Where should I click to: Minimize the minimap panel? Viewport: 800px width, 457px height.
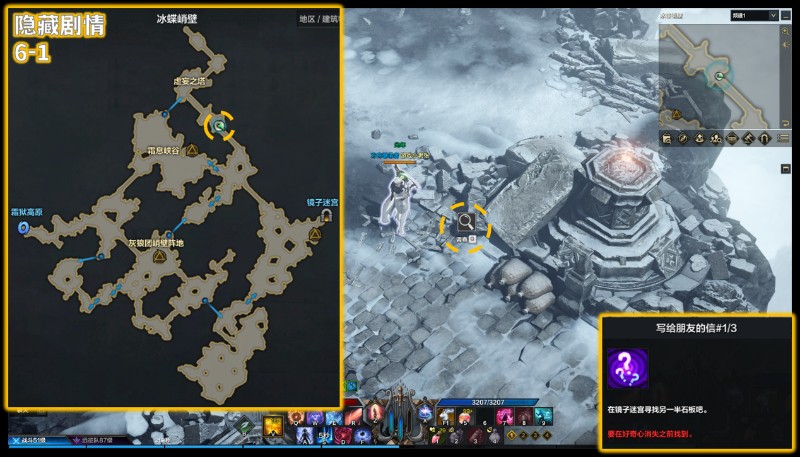pyautogui.click(x=788, y=16)
